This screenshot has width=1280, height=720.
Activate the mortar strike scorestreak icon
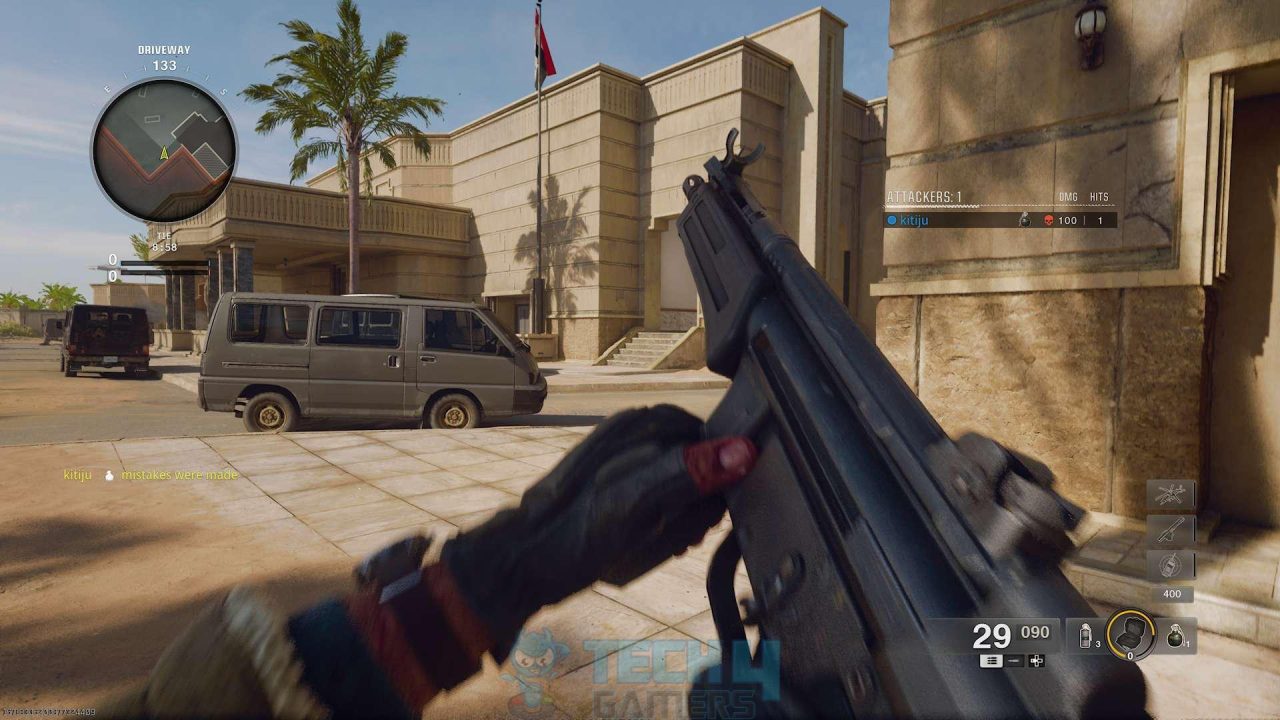[x=1170, y=527]
